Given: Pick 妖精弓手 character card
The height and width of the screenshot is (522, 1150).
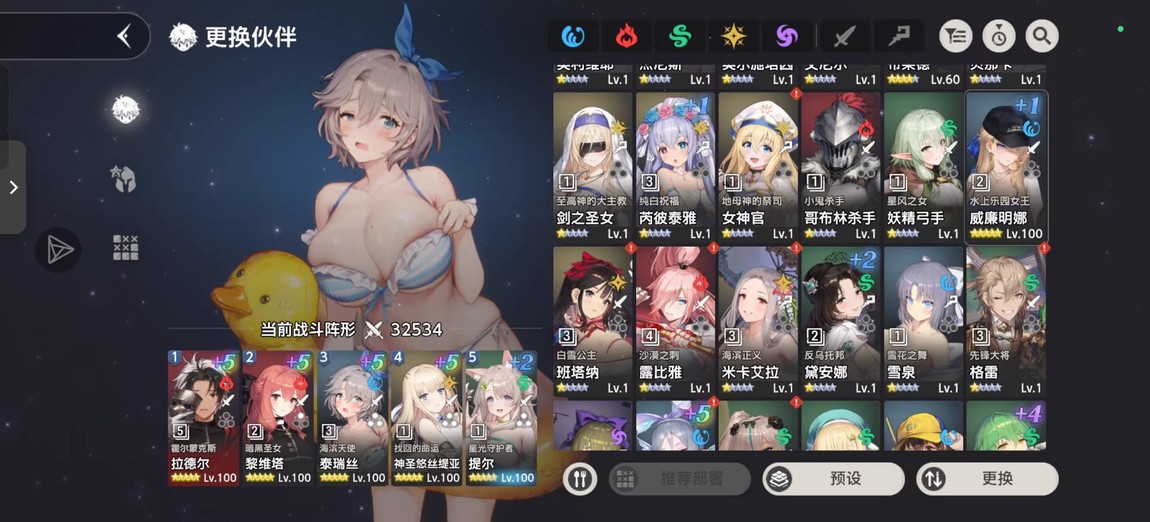Looking at the screenshot, I should 922,166.
